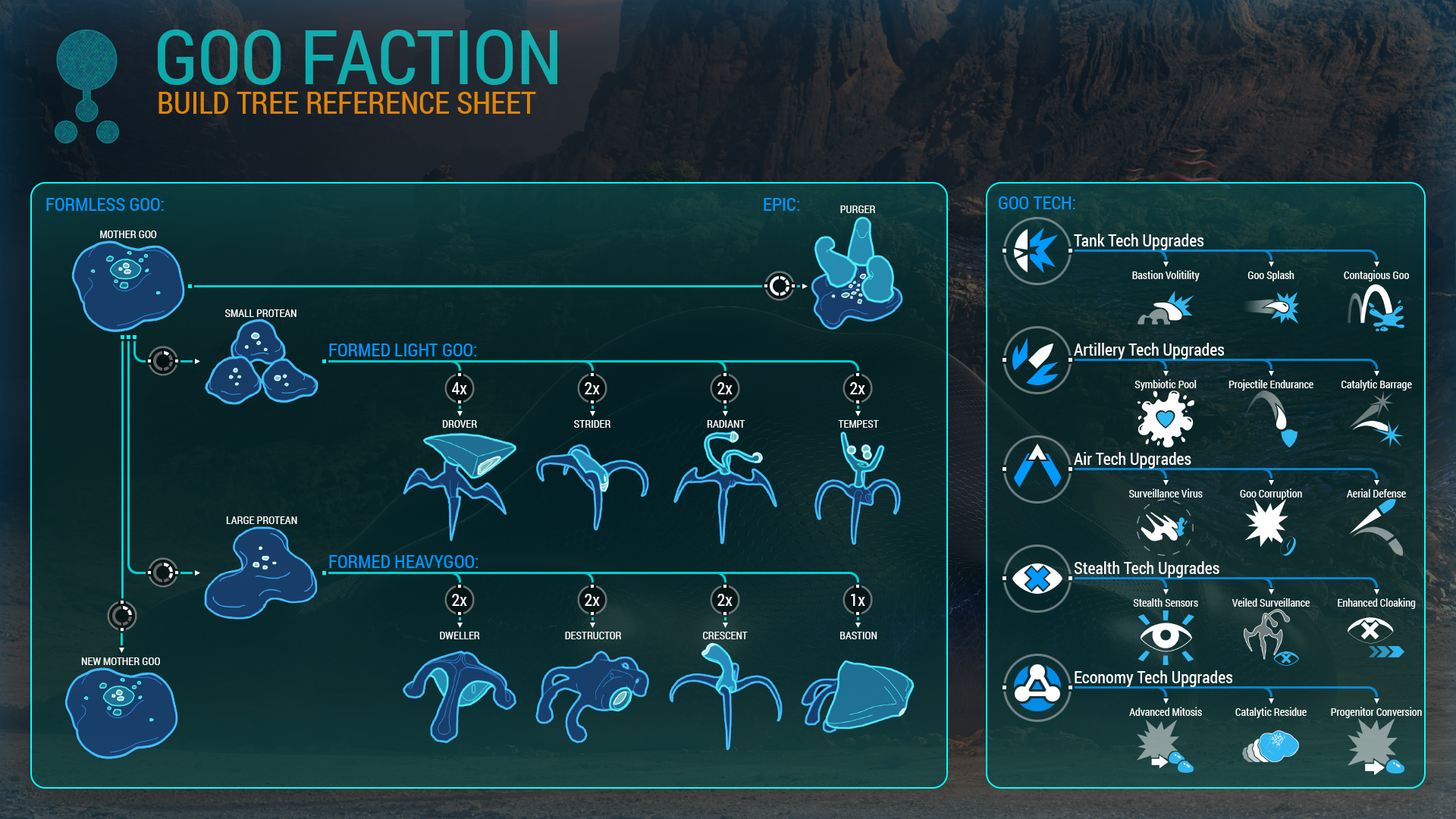Image resolution: width=1456 pixels, height=819 pixels.
Task: Select the New Mother Goo icon
Action: pyautogui.click(x=121, y=713)
